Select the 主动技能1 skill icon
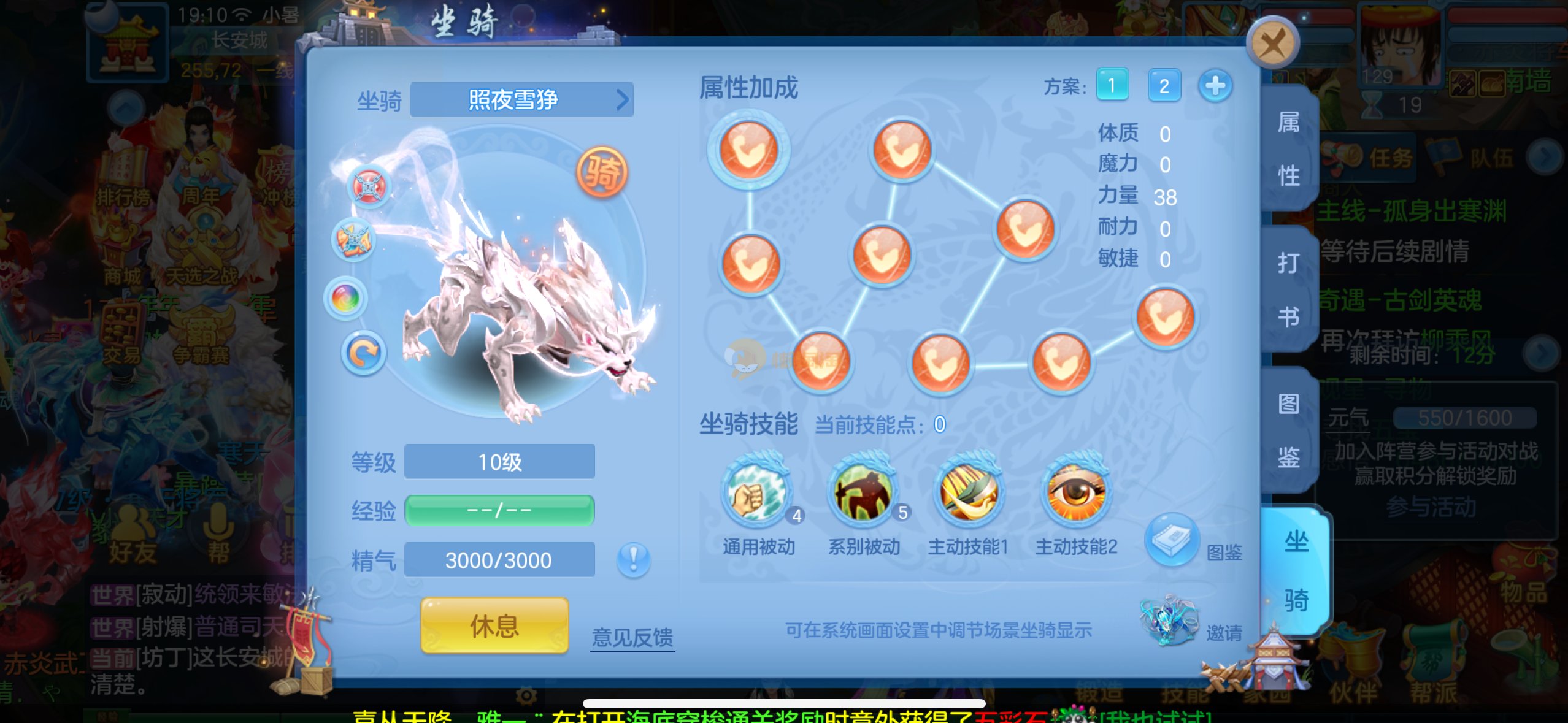Screen dimensions: 1568x723 [x=969, y=492]
